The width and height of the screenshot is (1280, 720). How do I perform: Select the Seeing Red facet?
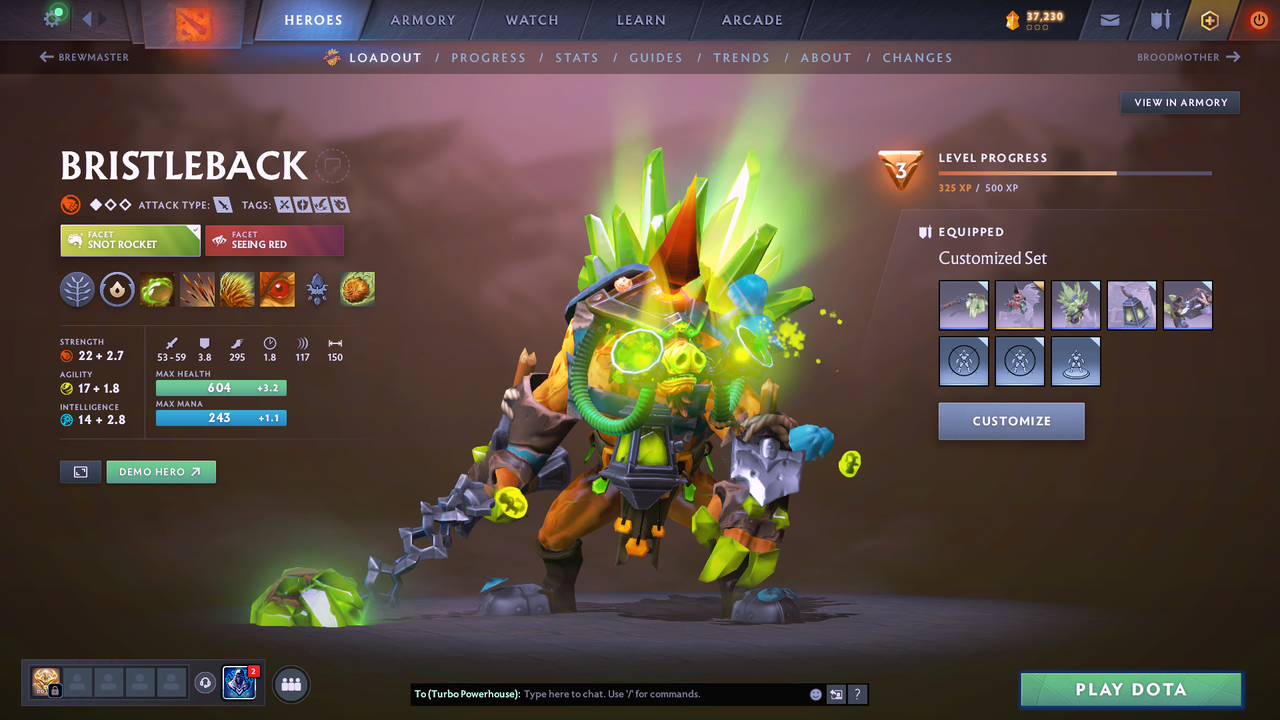coord(274,240)
